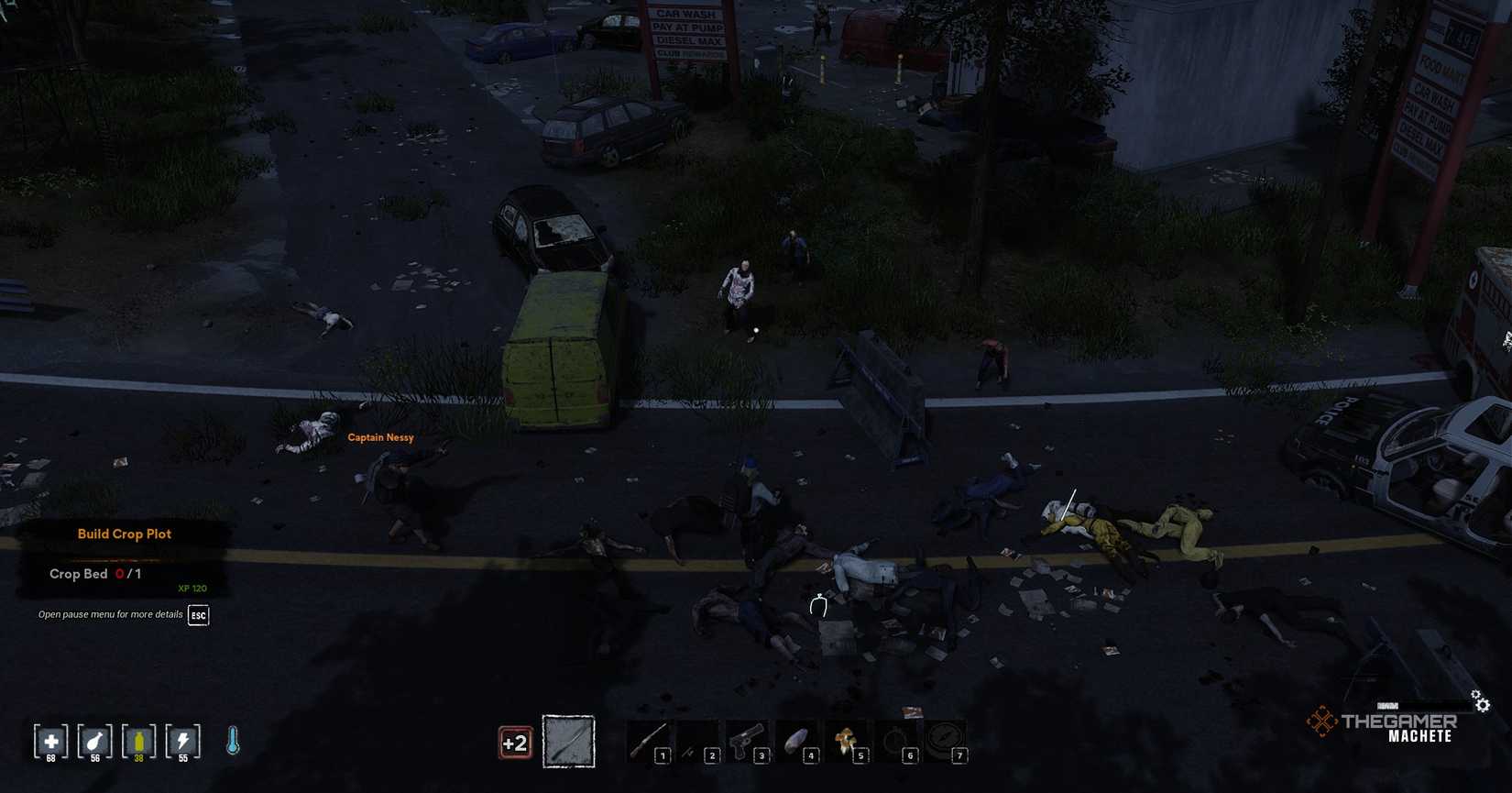The image size is (1512, 793).
Task: Open the health status cross icon
Action: [x=50, y=740]
